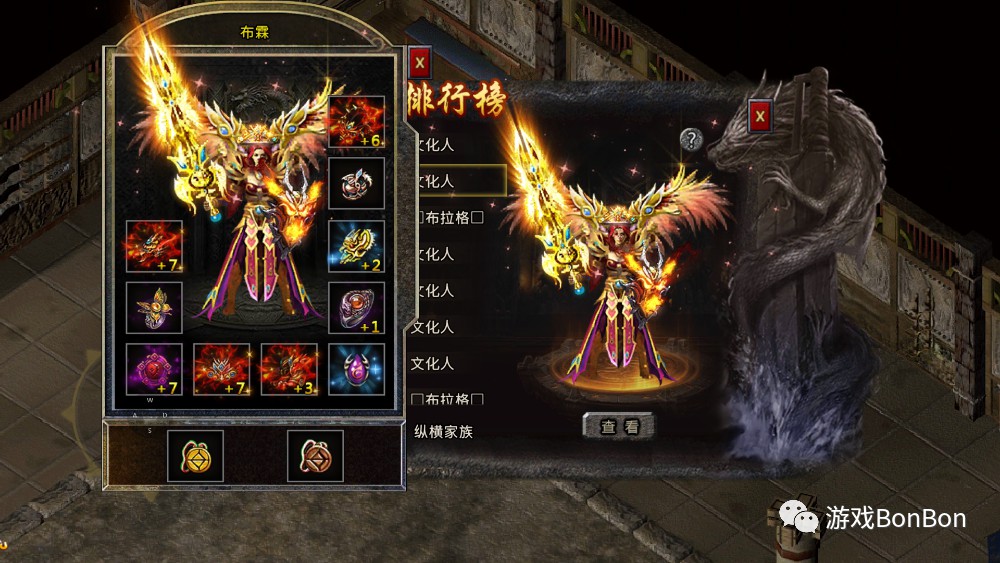Close the ranking board window
The width and height of the screenshot is (1000, 563).
pos(761,116)
